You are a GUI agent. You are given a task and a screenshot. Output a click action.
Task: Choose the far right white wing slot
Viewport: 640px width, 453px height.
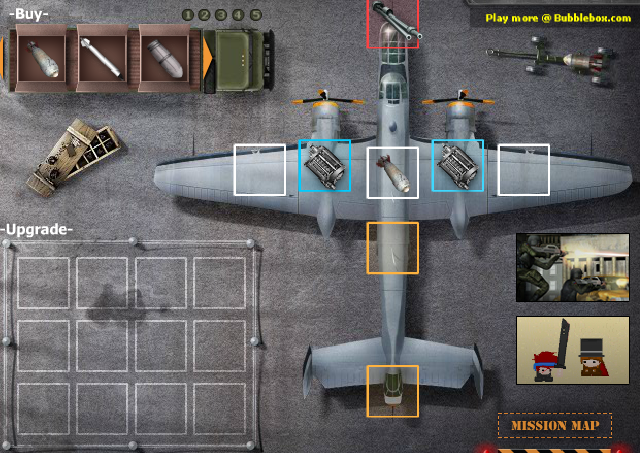click(524, 169)
